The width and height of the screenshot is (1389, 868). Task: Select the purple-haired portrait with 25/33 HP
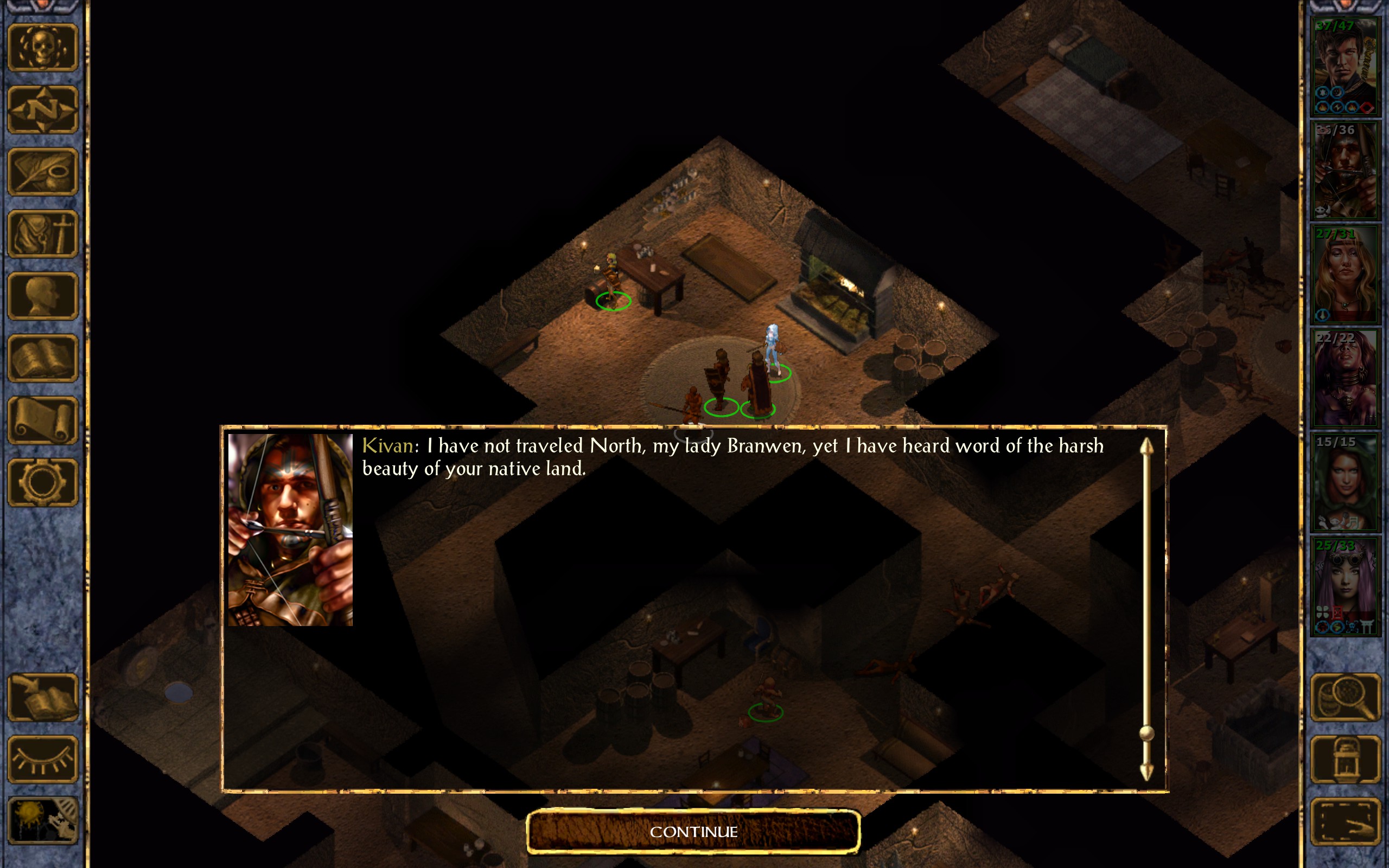[x=1345, y=586]
